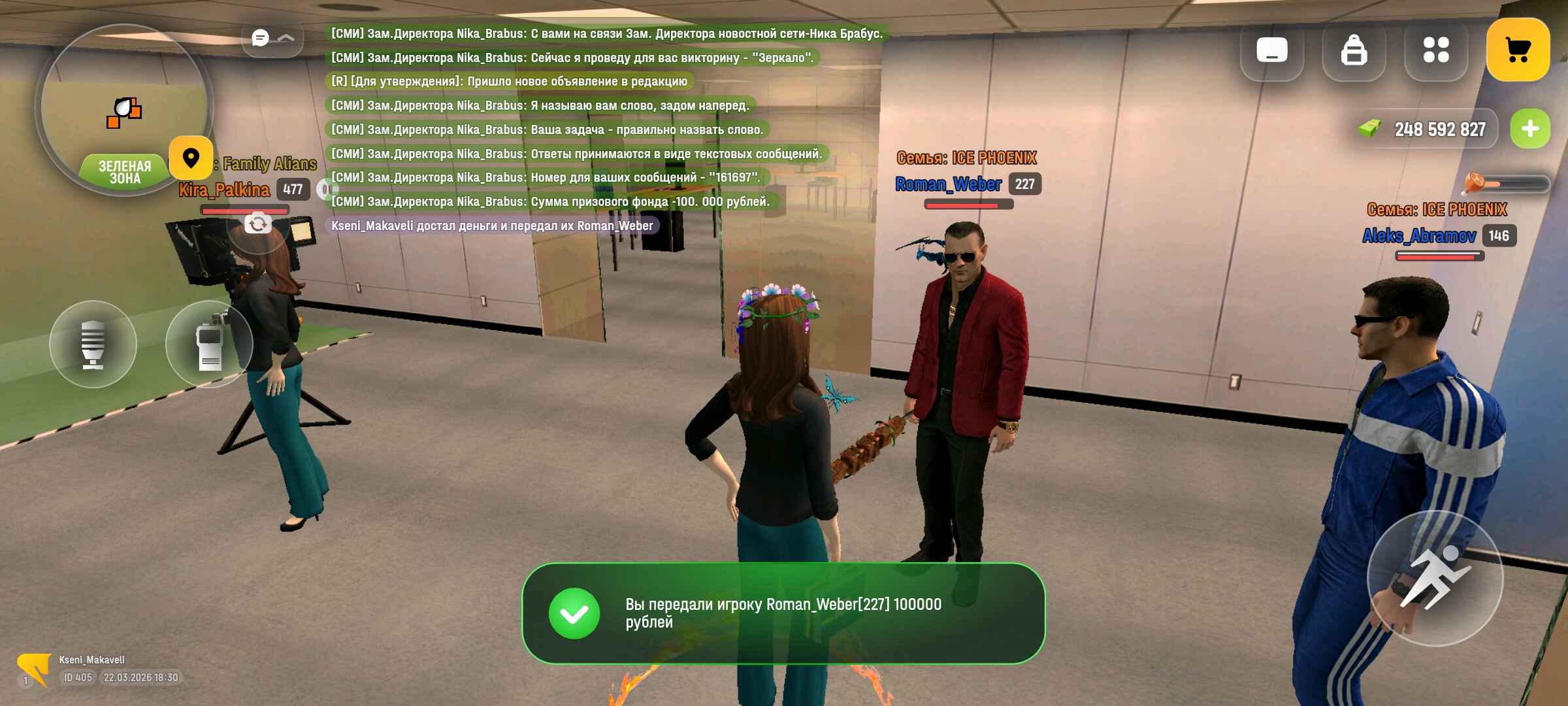Tap the green plus to add money

pyautogui.click(x=1530, y=129)
